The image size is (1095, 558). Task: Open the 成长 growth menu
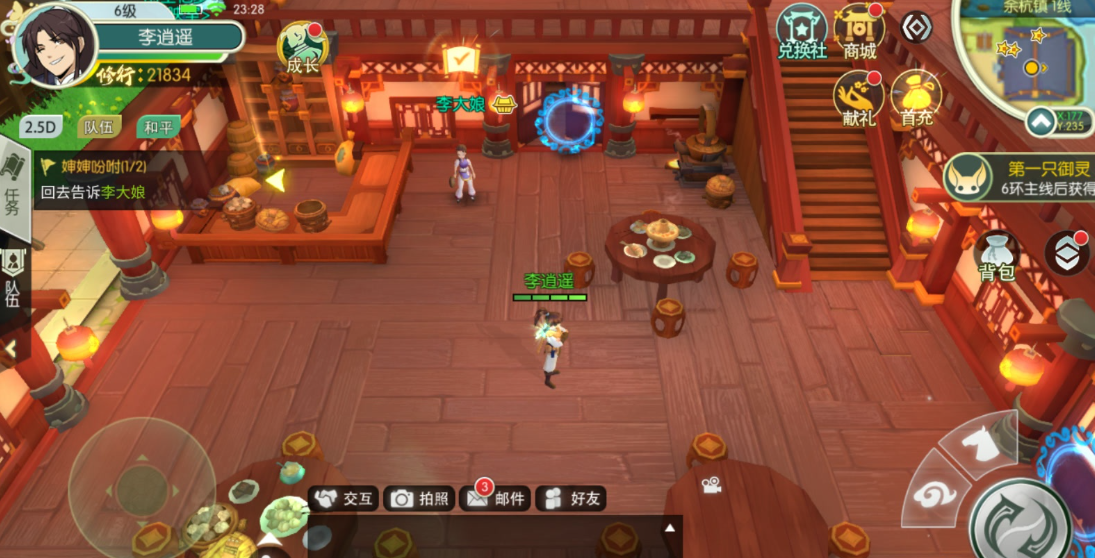coord(302,47)
